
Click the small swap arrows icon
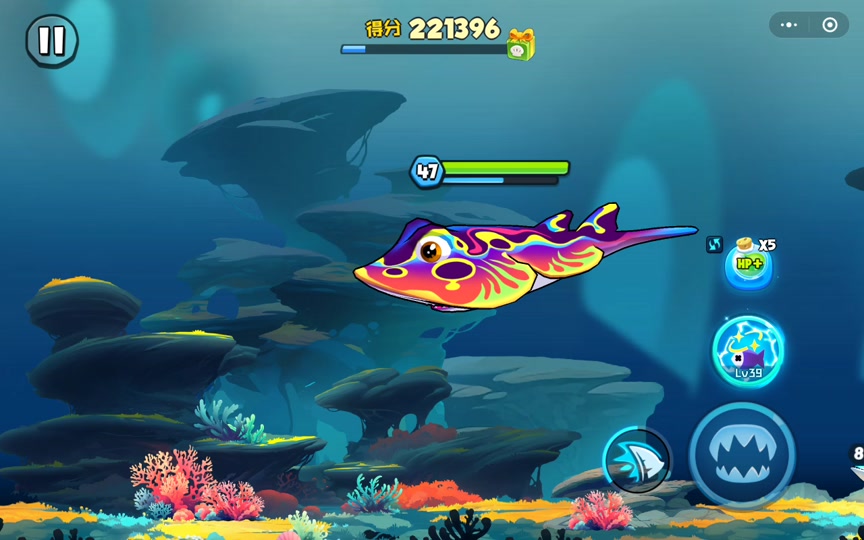click(x=714, y=244)
